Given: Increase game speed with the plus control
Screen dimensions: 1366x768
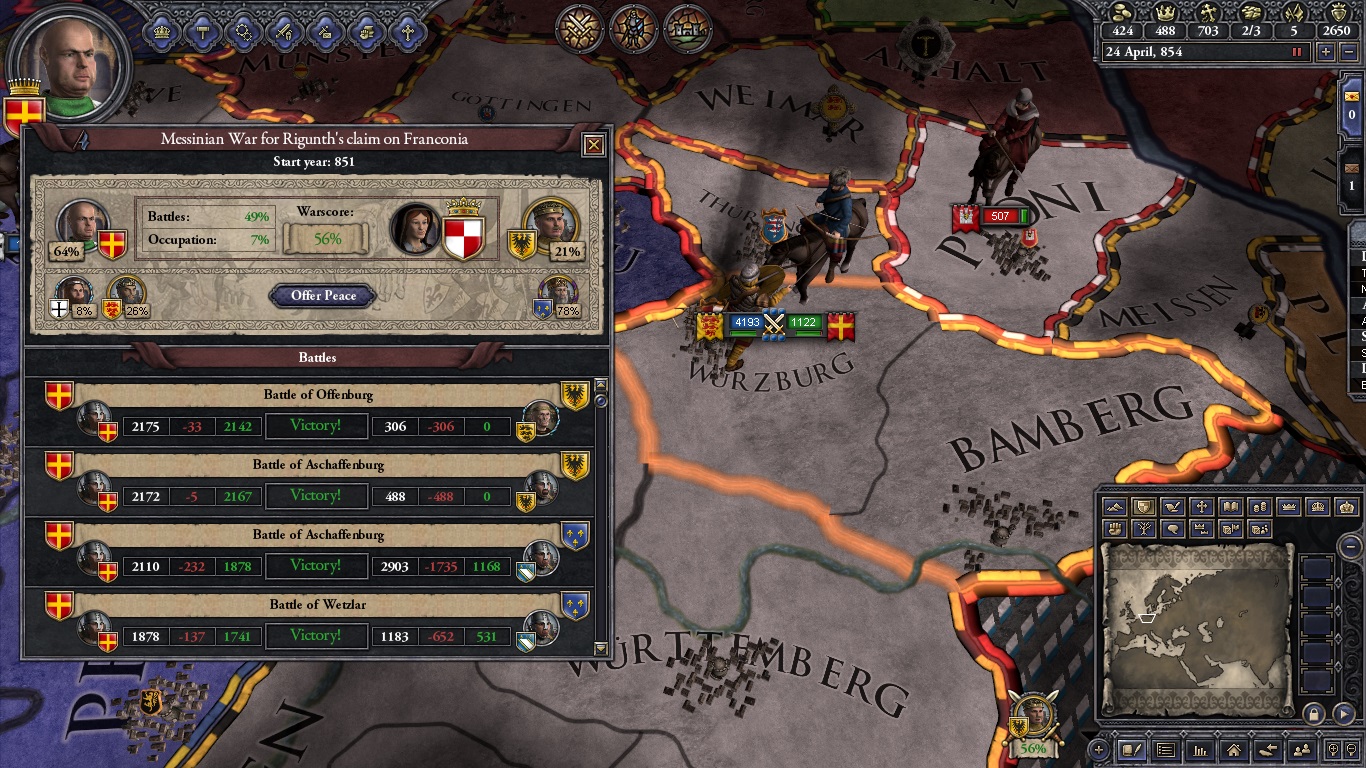Looking at the screenshot, I should click(x=1326, y=52).
